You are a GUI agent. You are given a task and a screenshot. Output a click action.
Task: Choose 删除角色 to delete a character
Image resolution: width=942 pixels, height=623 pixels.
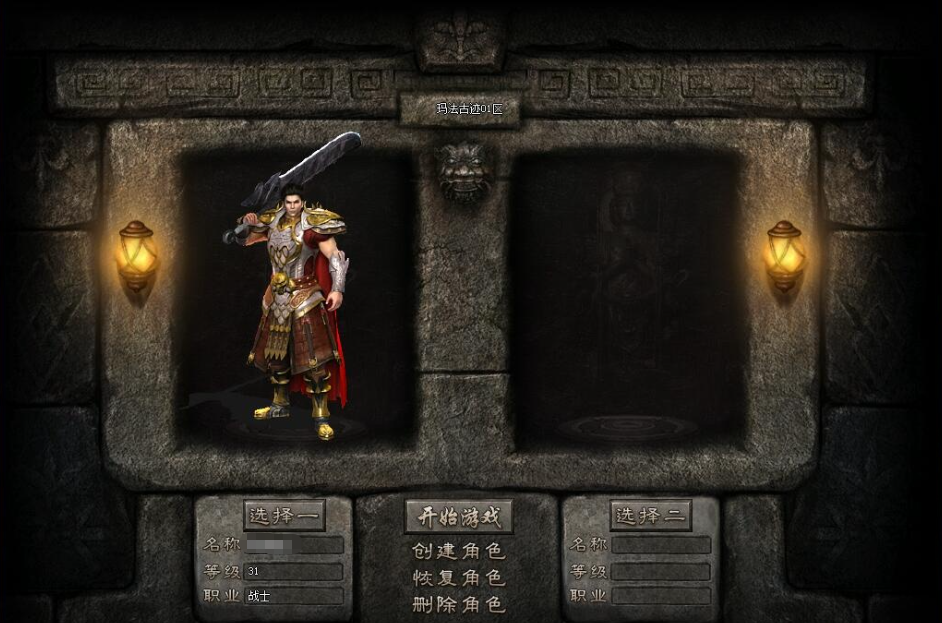coord(459,604)
